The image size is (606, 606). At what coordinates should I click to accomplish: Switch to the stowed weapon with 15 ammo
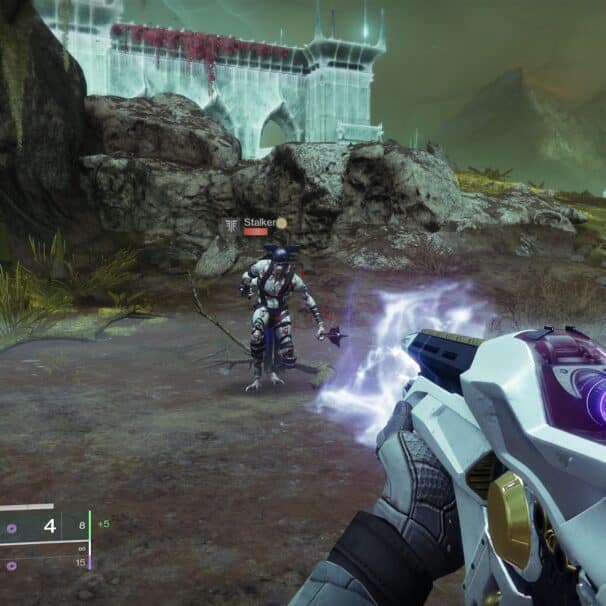pos(45,565)
